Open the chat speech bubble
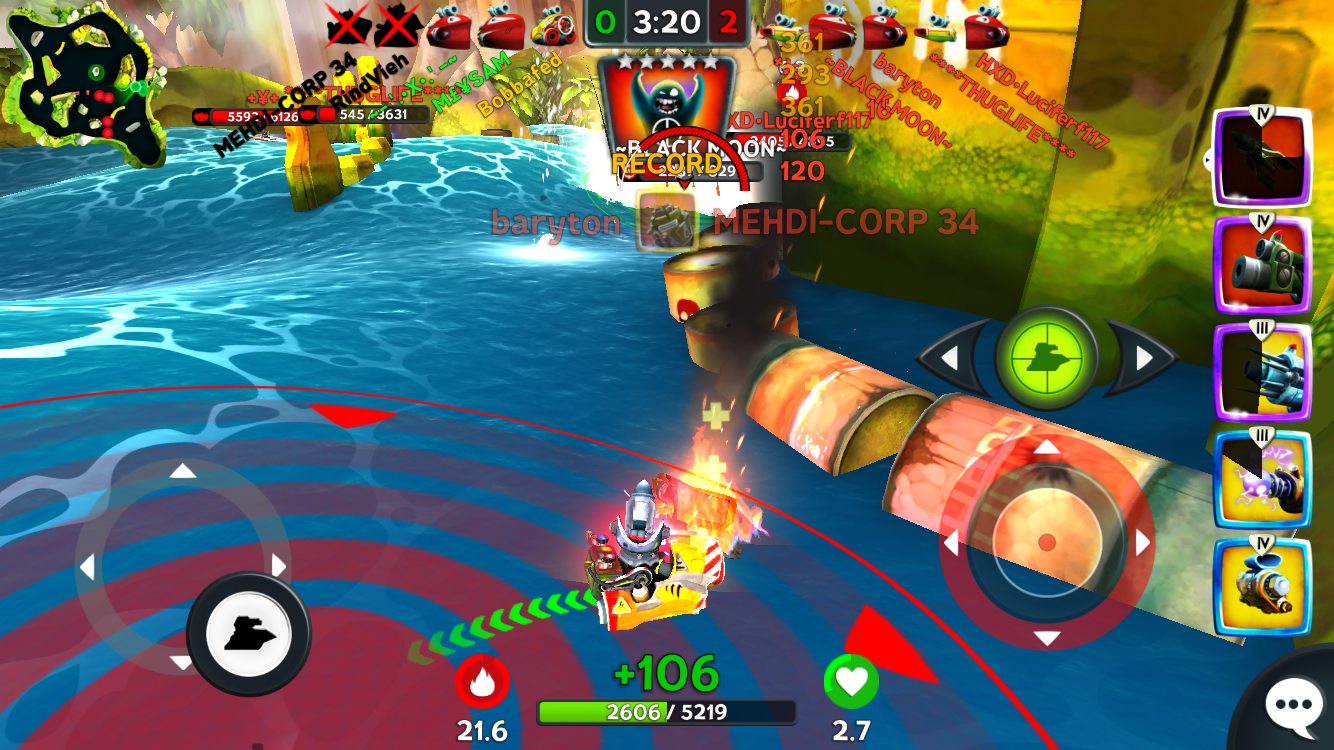The height and width of the screenshot is (750, 1334). [1292, 706]
